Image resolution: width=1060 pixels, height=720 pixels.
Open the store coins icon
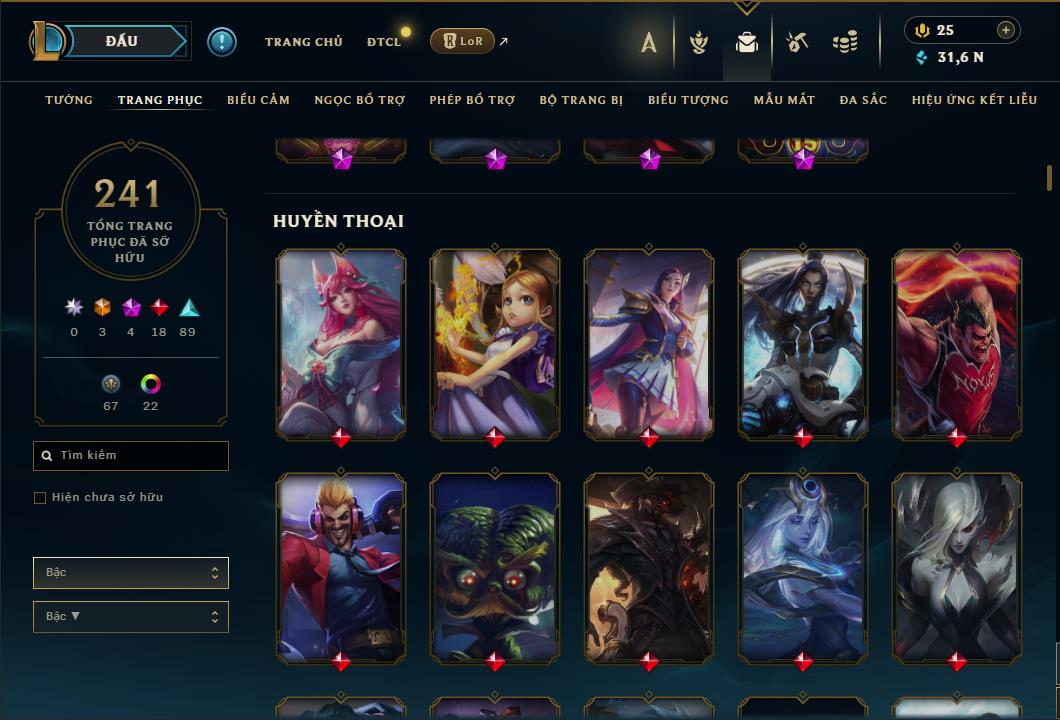(845, 42)
